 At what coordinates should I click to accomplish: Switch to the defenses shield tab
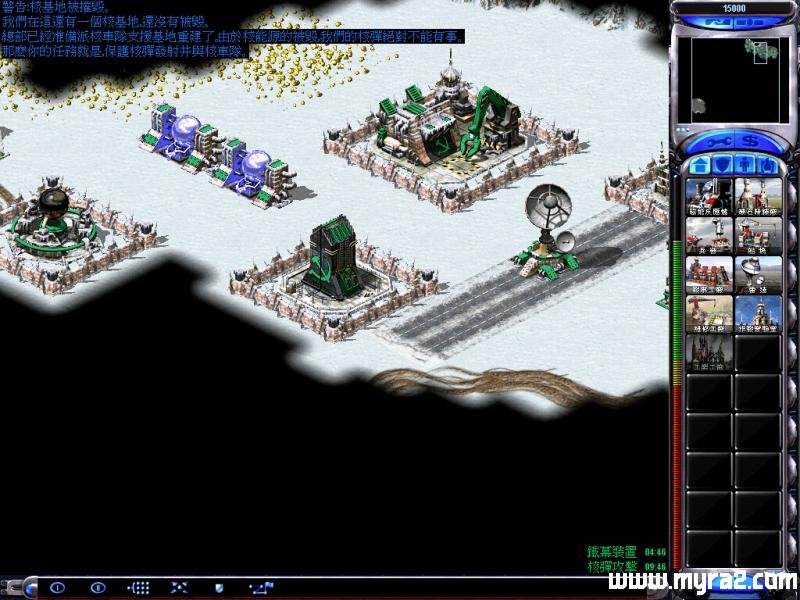coord(721,164)
